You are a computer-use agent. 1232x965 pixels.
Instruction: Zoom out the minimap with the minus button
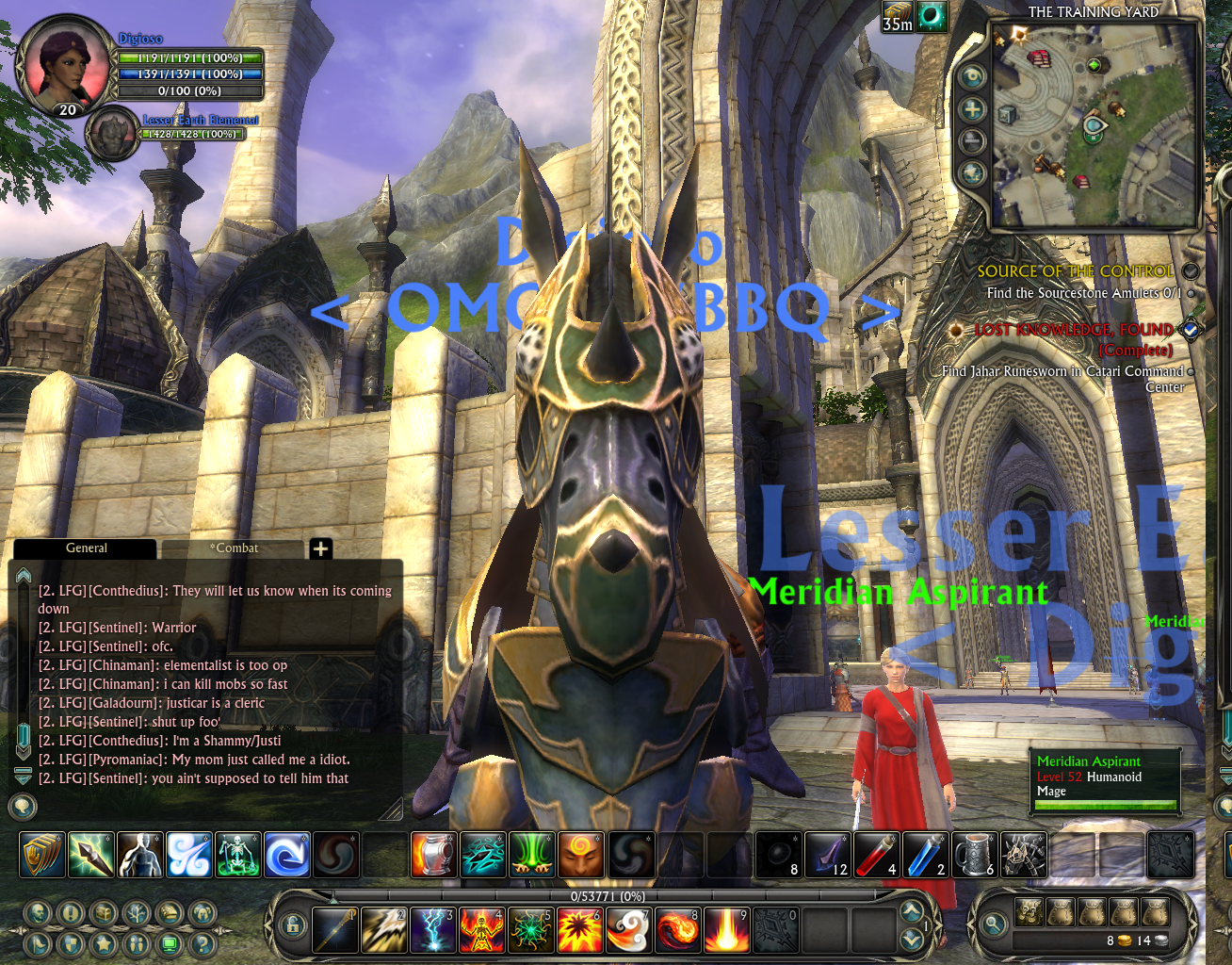pos(972,141)
